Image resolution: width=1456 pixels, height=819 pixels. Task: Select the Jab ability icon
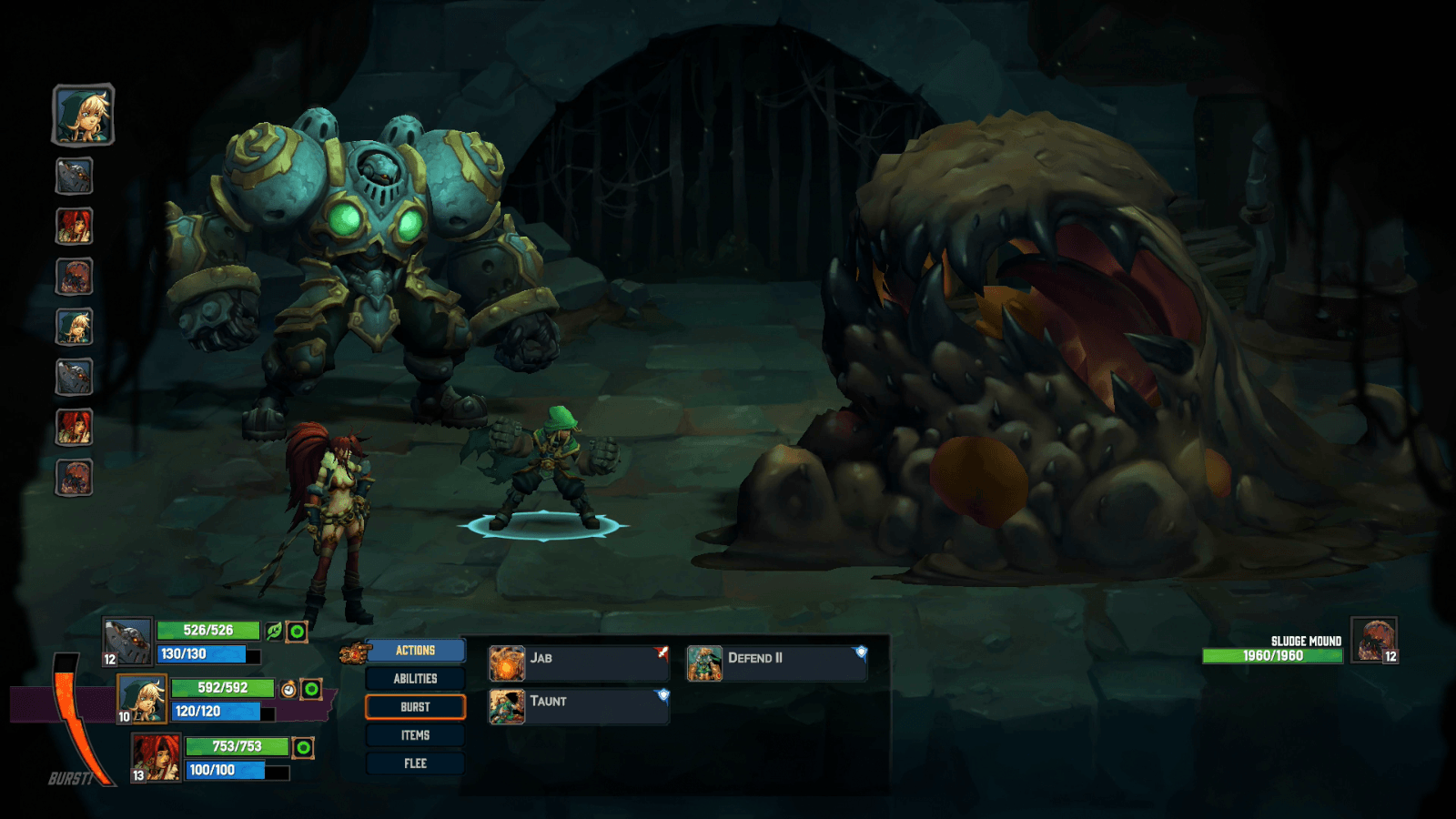[x=507, y=662]
